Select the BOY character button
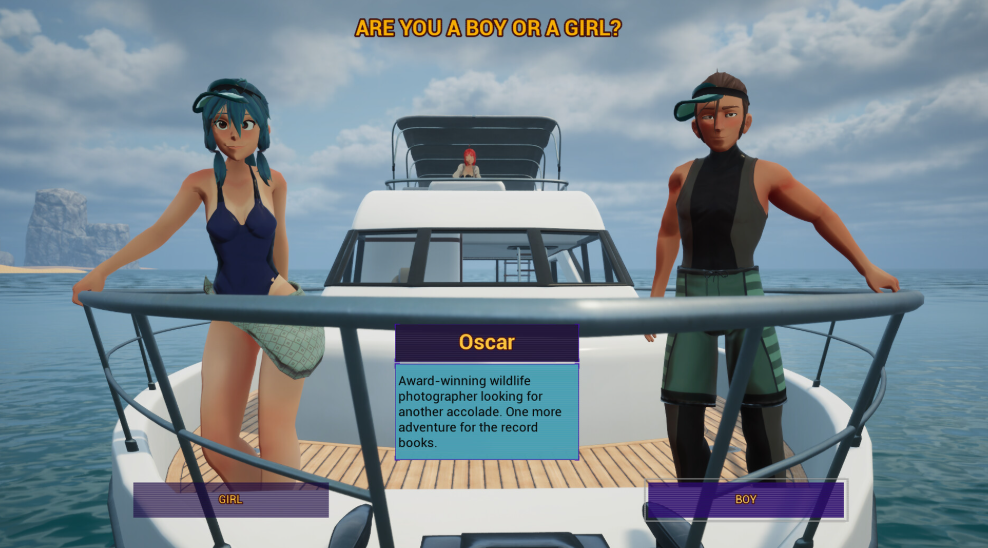 745,499
